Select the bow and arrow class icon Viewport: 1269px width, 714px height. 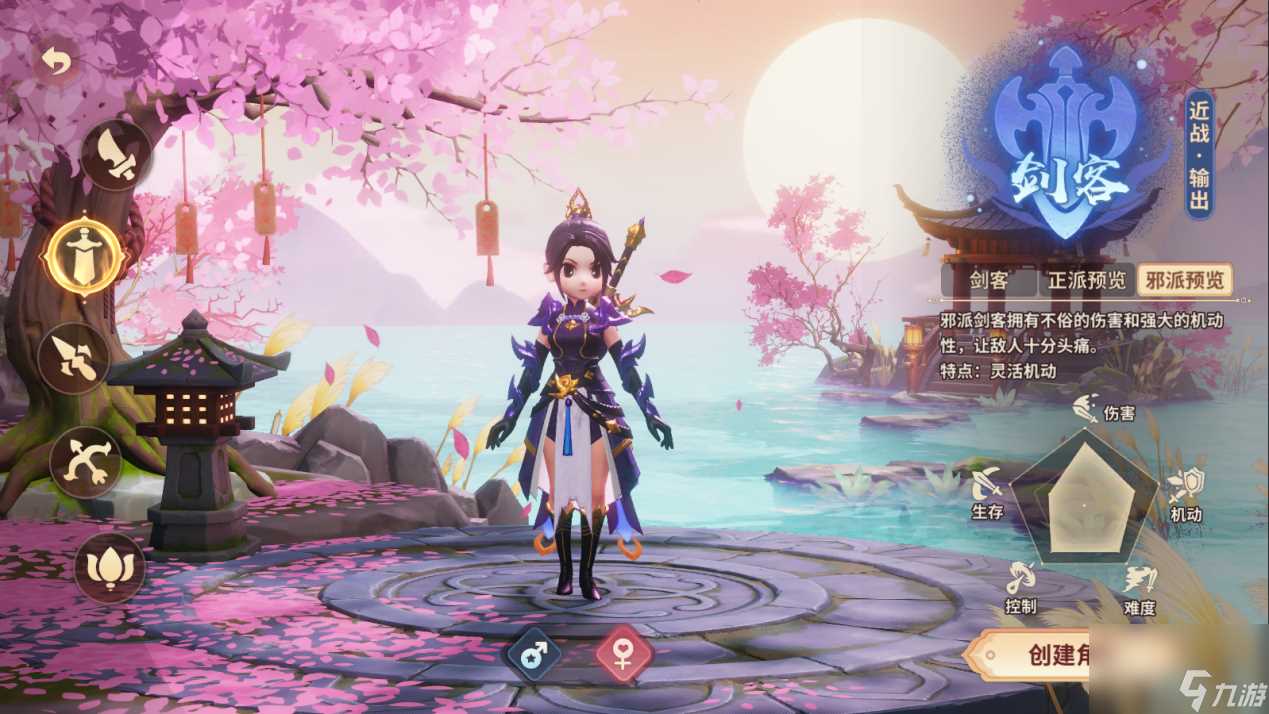[x=86, y=462]
